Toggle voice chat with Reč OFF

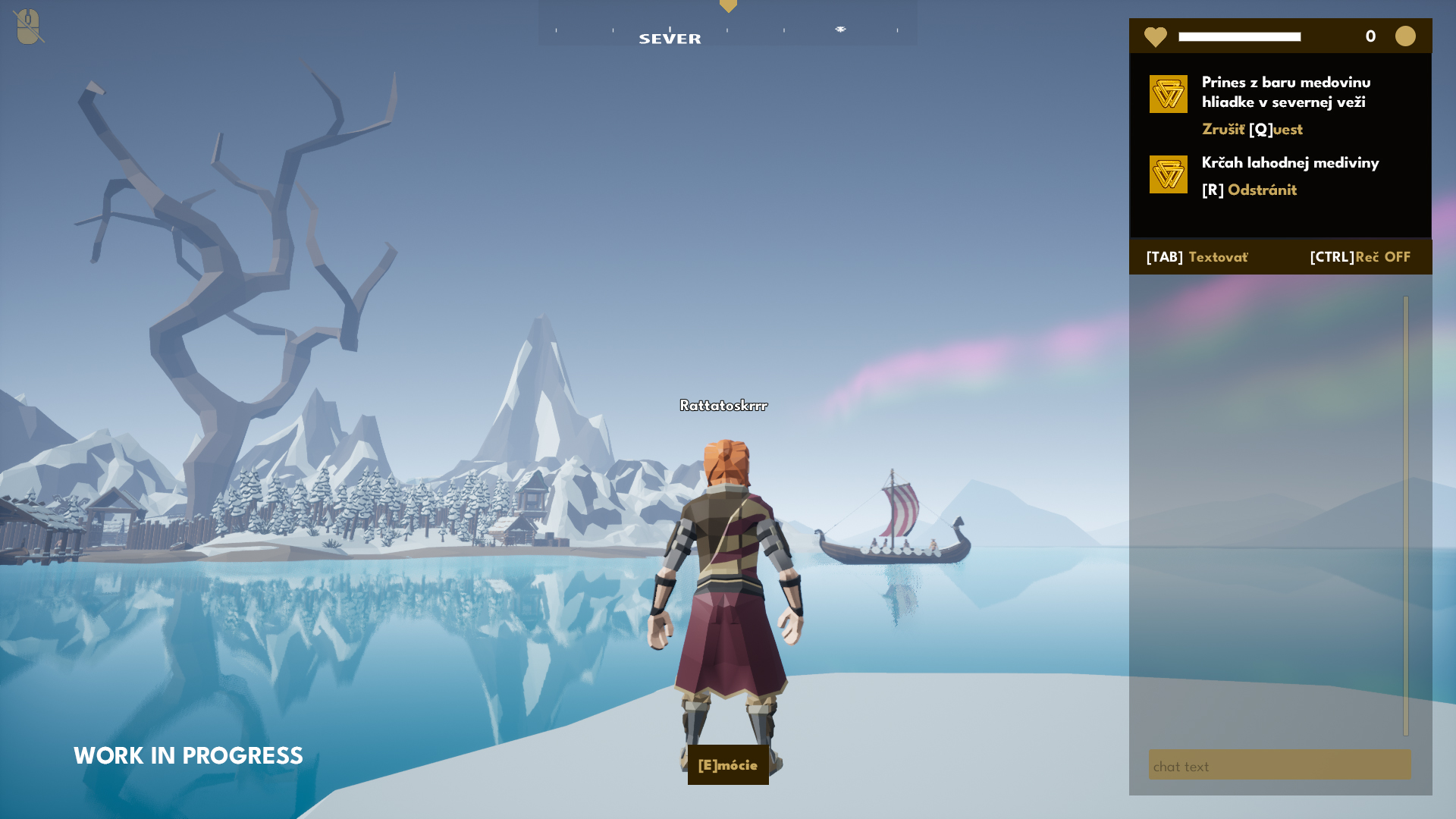point(1360,257)
